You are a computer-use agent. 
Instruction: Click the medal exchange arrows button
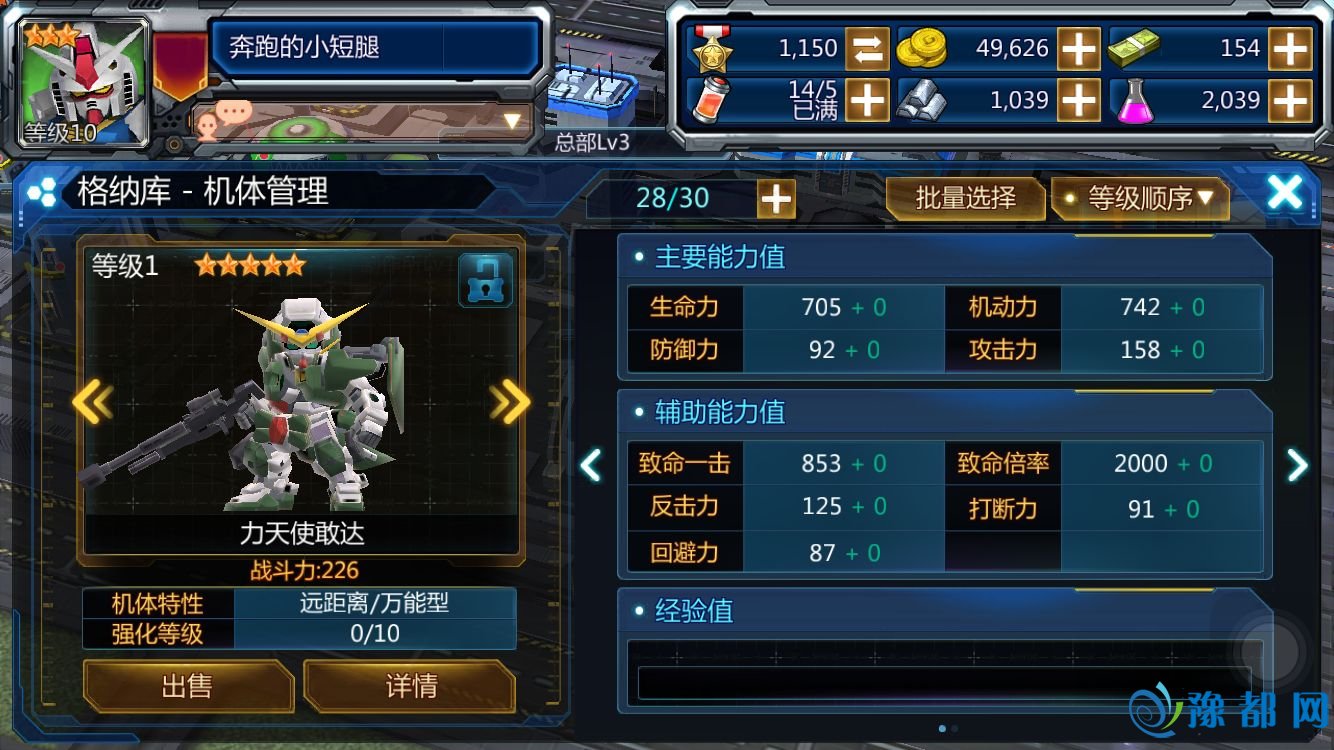click(x=867, y=48)
